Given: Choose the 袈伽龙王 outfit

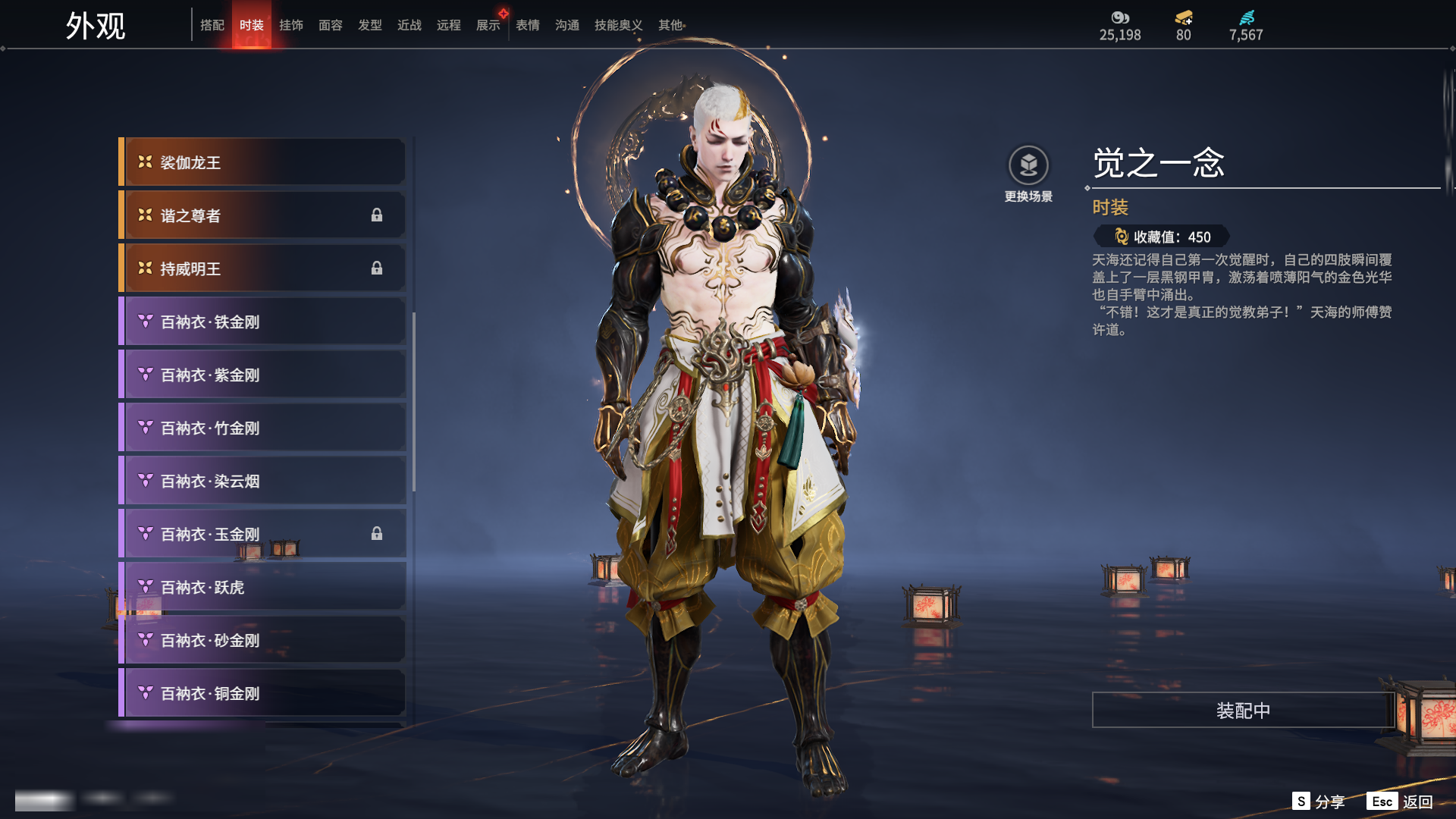Looking at the screenshot, I should 262,162.
